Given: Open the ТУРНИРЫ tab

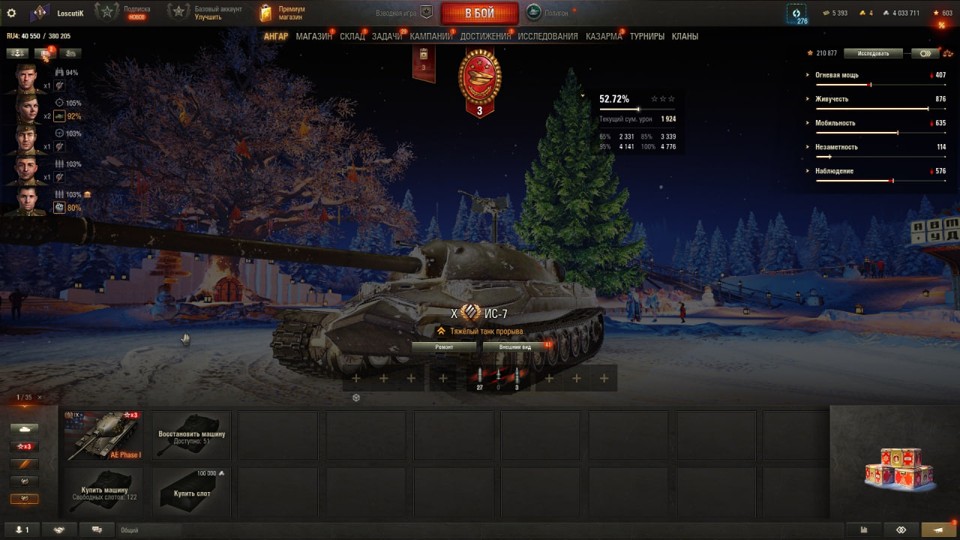Looking at the screenshot, I should point(647,37).
